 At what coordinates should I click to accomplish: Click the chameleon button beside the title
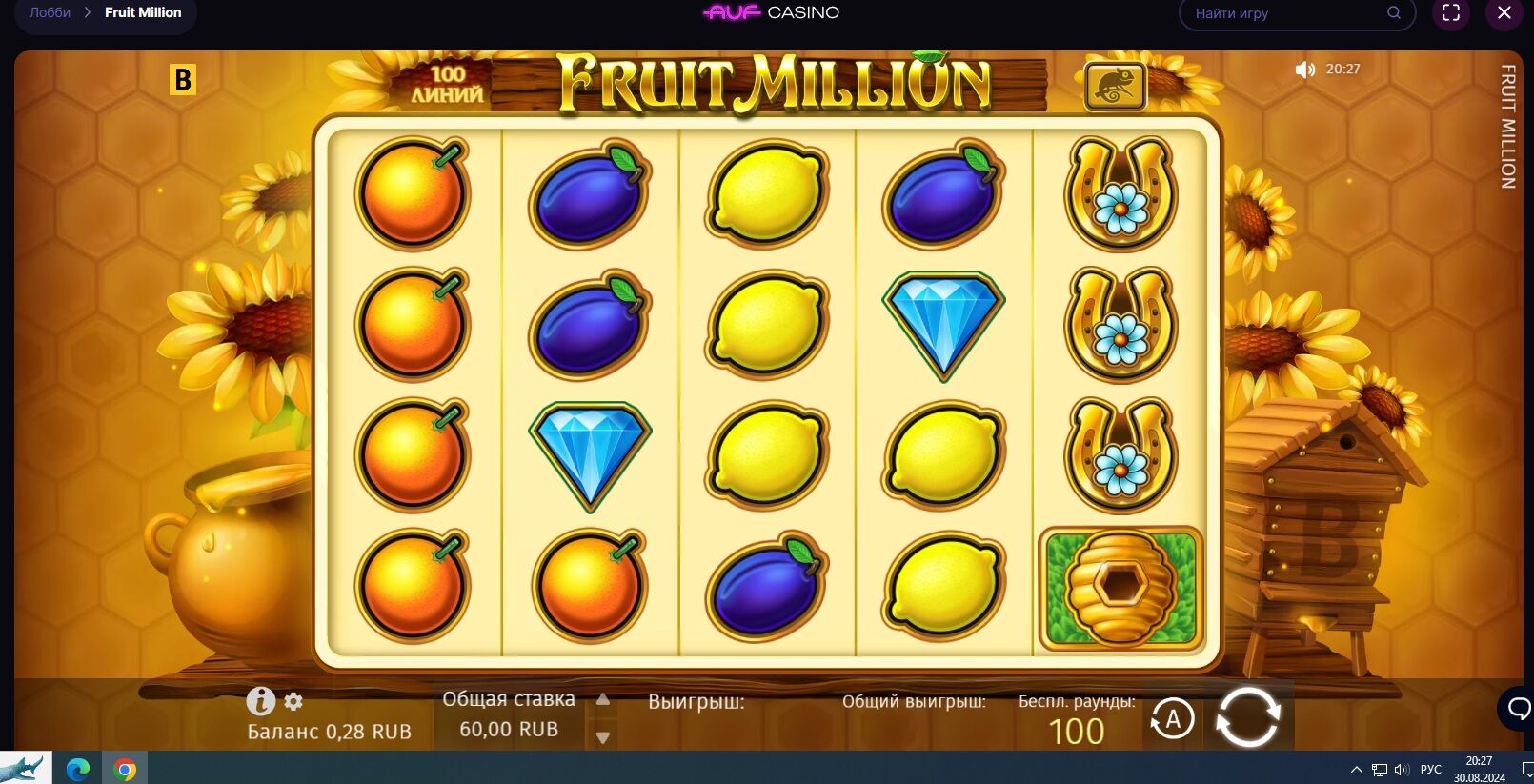coord(1115,87)
